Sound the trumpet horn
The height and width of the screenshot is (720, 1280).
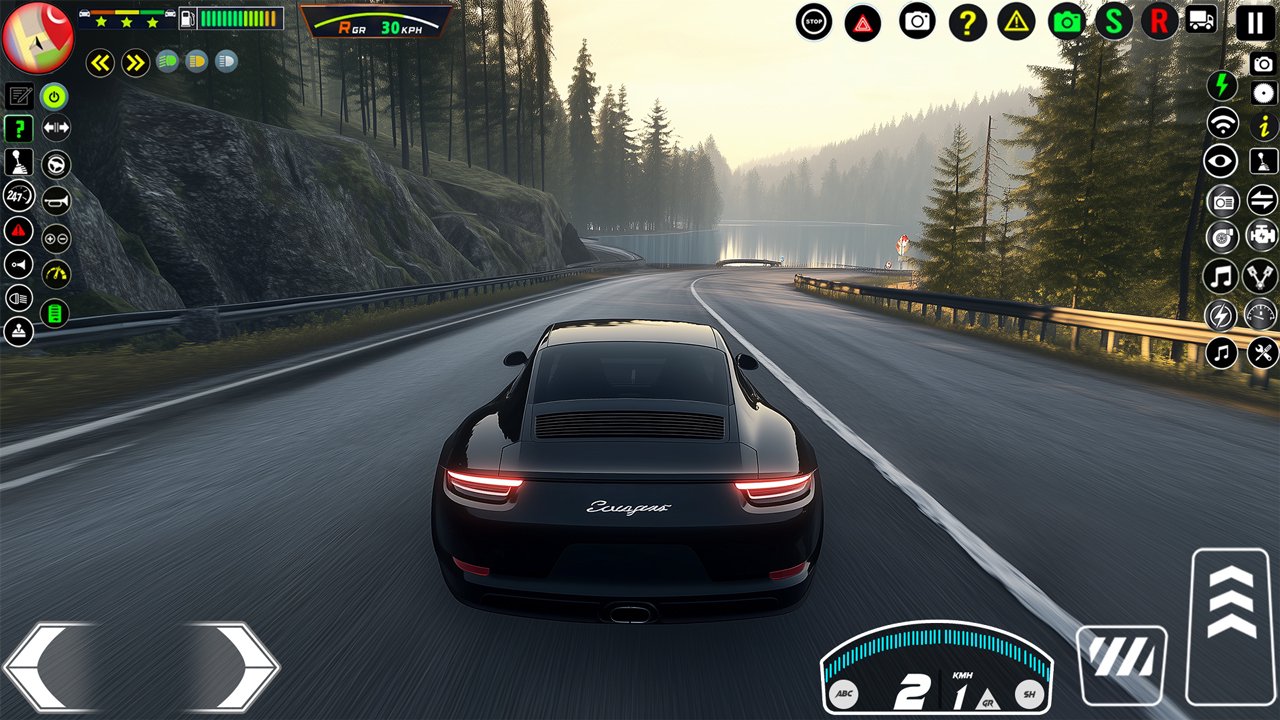click(x=56, y=200)
